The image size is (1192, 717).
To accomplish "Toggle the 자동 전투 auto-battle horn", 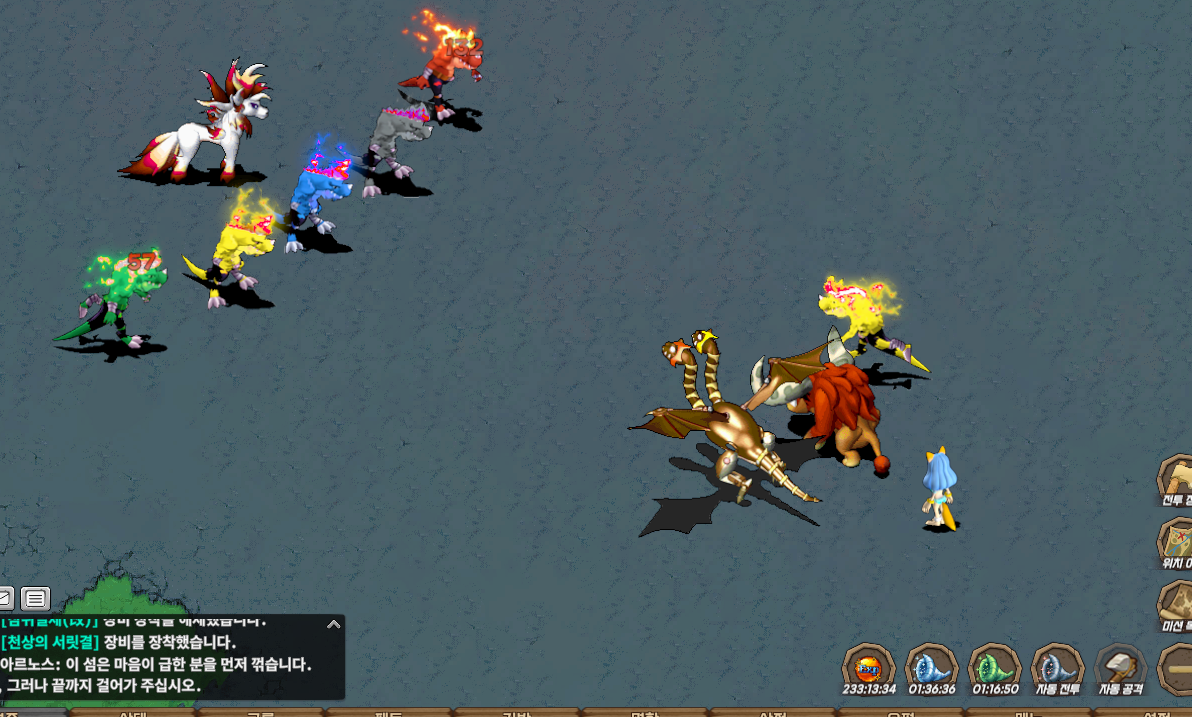I will tap(1058, 667).
